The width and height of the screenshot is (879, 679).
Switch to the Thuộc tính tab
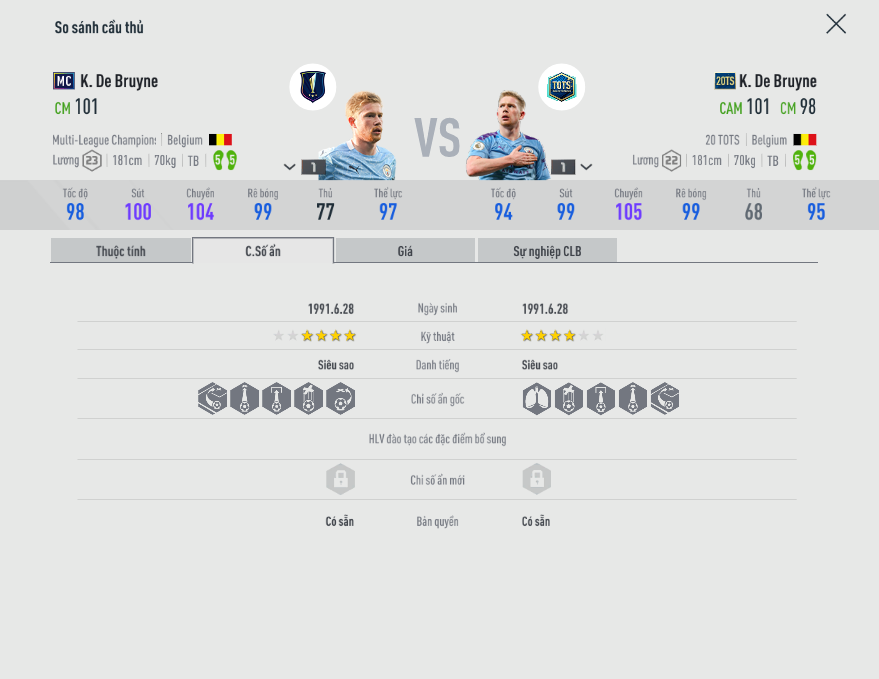pyautogui.click(x=121, y=251)
